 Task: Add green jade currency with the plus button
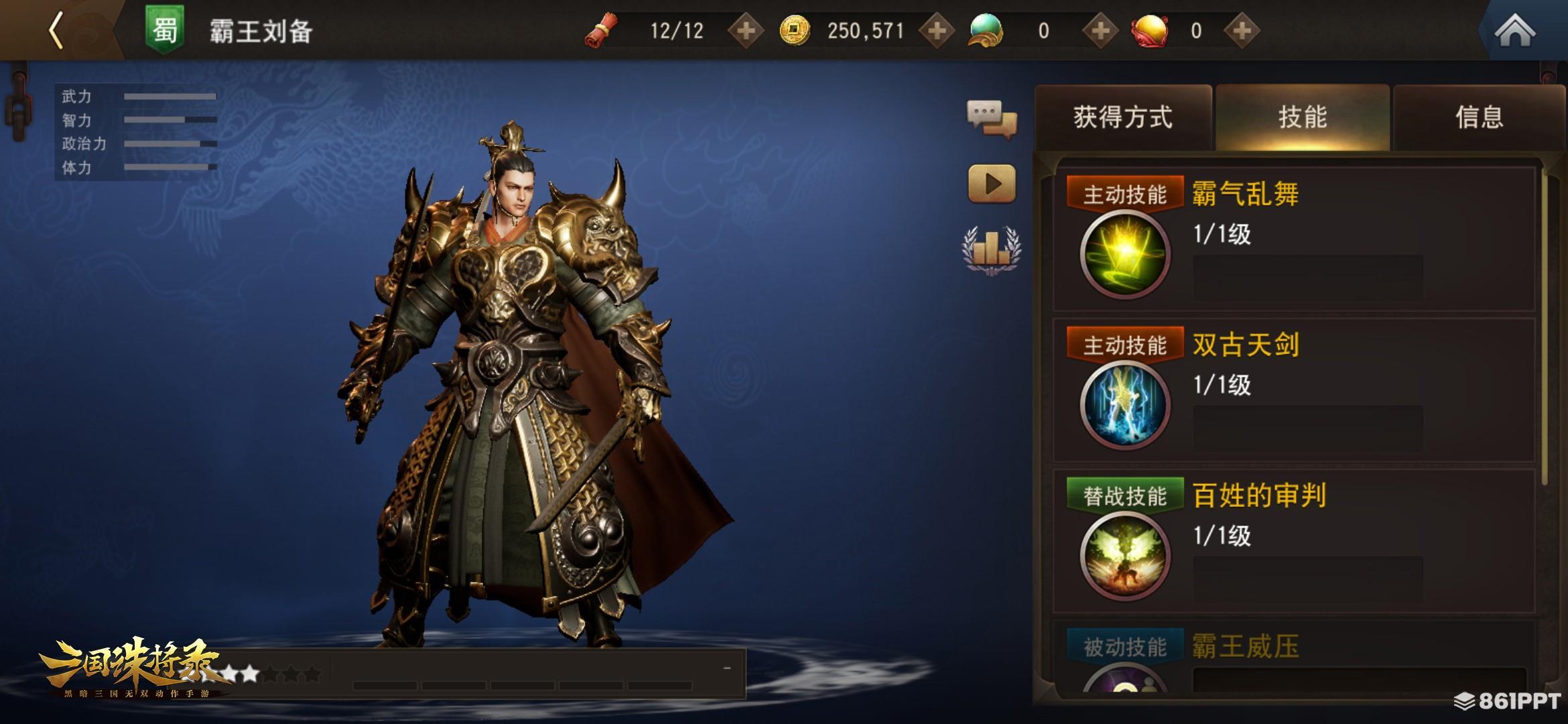[x=1100, y=31]
